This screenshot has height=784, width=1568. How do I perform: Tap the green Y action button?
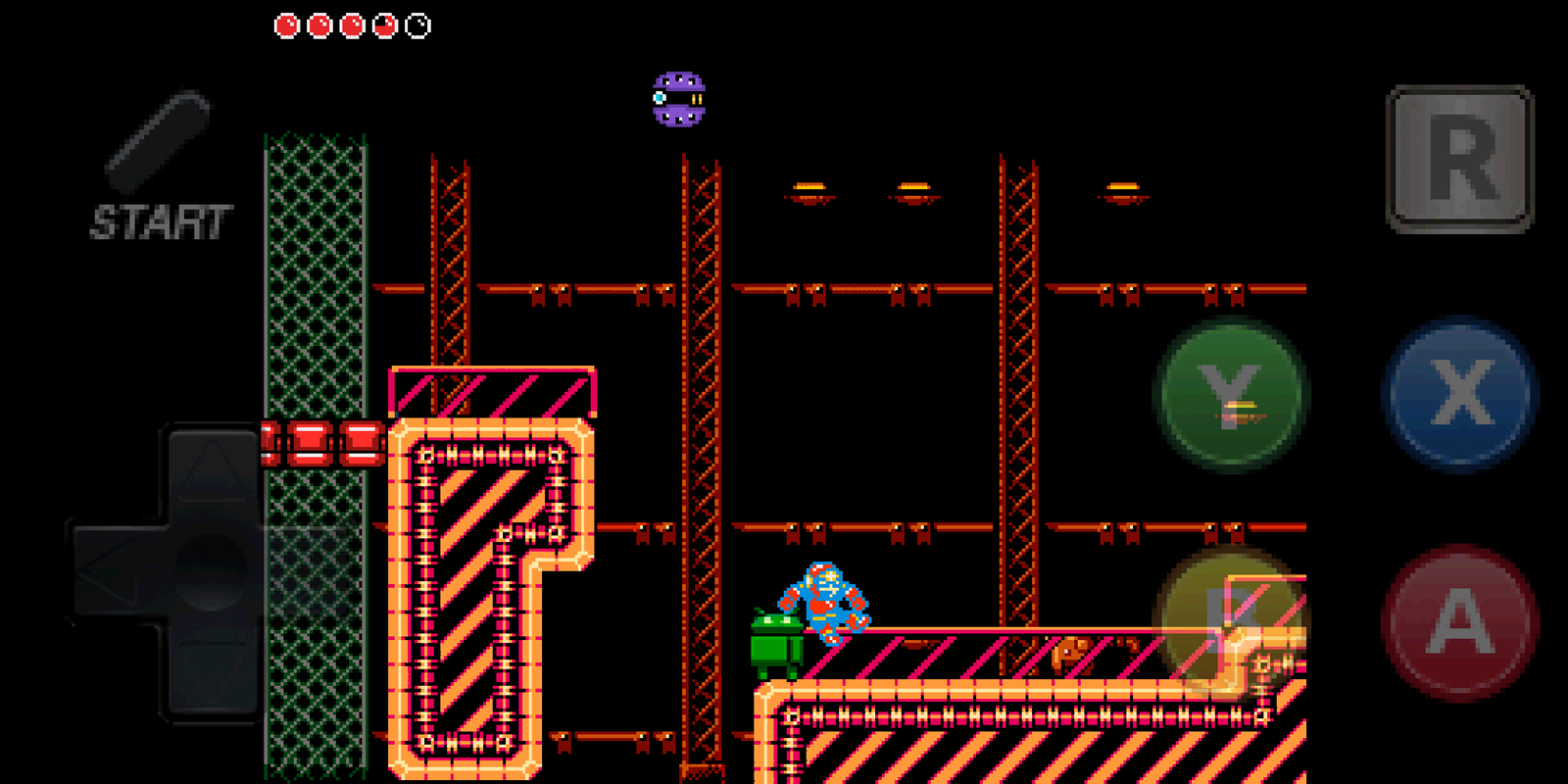tap(1230, 392)
